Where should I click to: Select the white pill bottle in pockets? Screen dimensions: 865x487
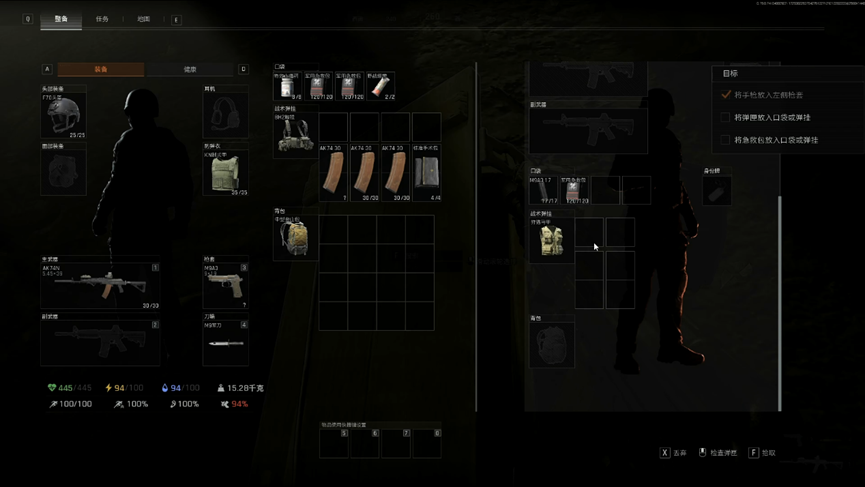288,86
